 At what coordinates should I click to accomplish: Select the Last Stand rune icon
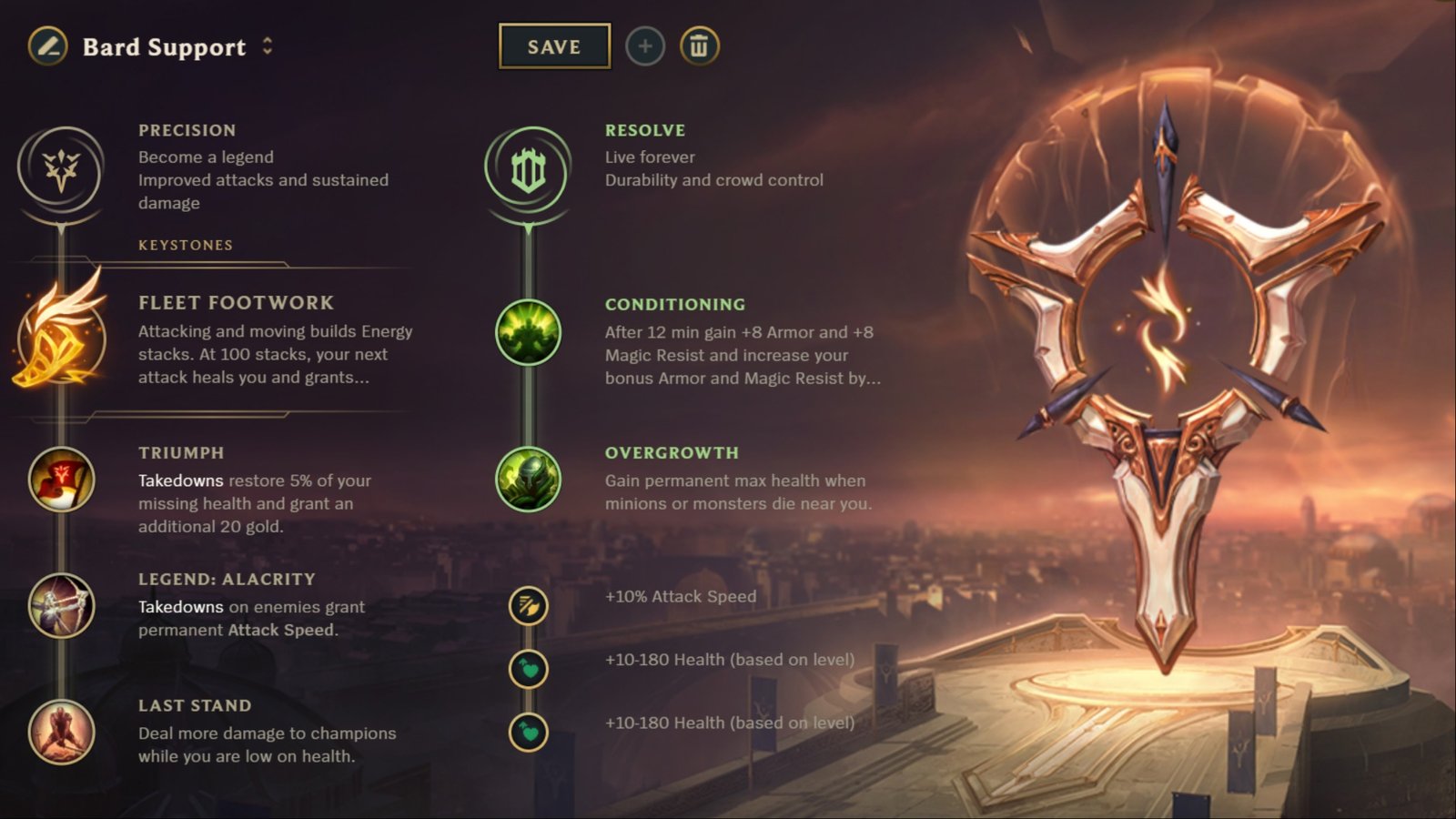[x=61, y=733]
